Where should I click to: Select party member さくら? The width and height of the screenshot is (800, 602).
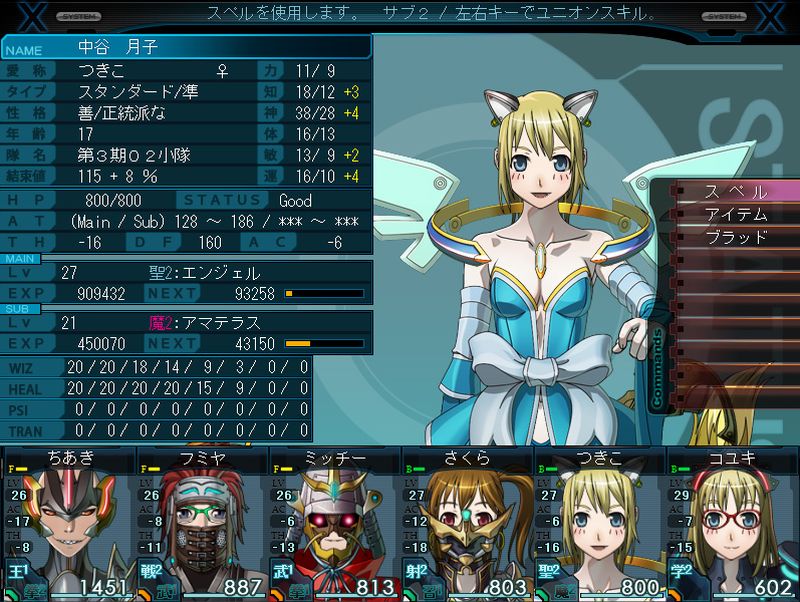[467, 525]
